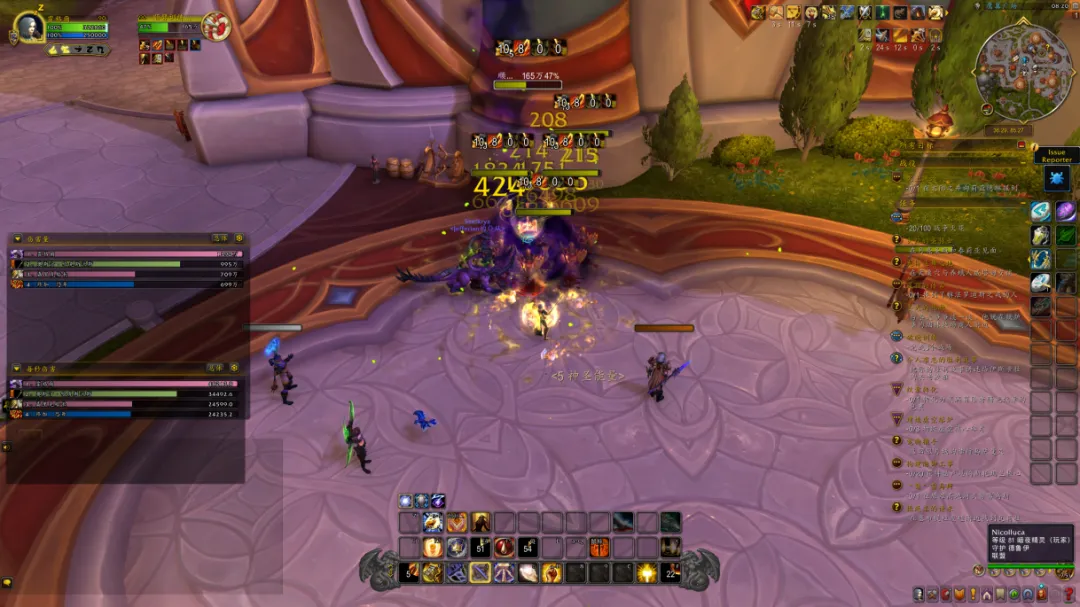The image size is (1080, 607).
Task: Open the chat bubble button
Action: click(x=7, y=582)
